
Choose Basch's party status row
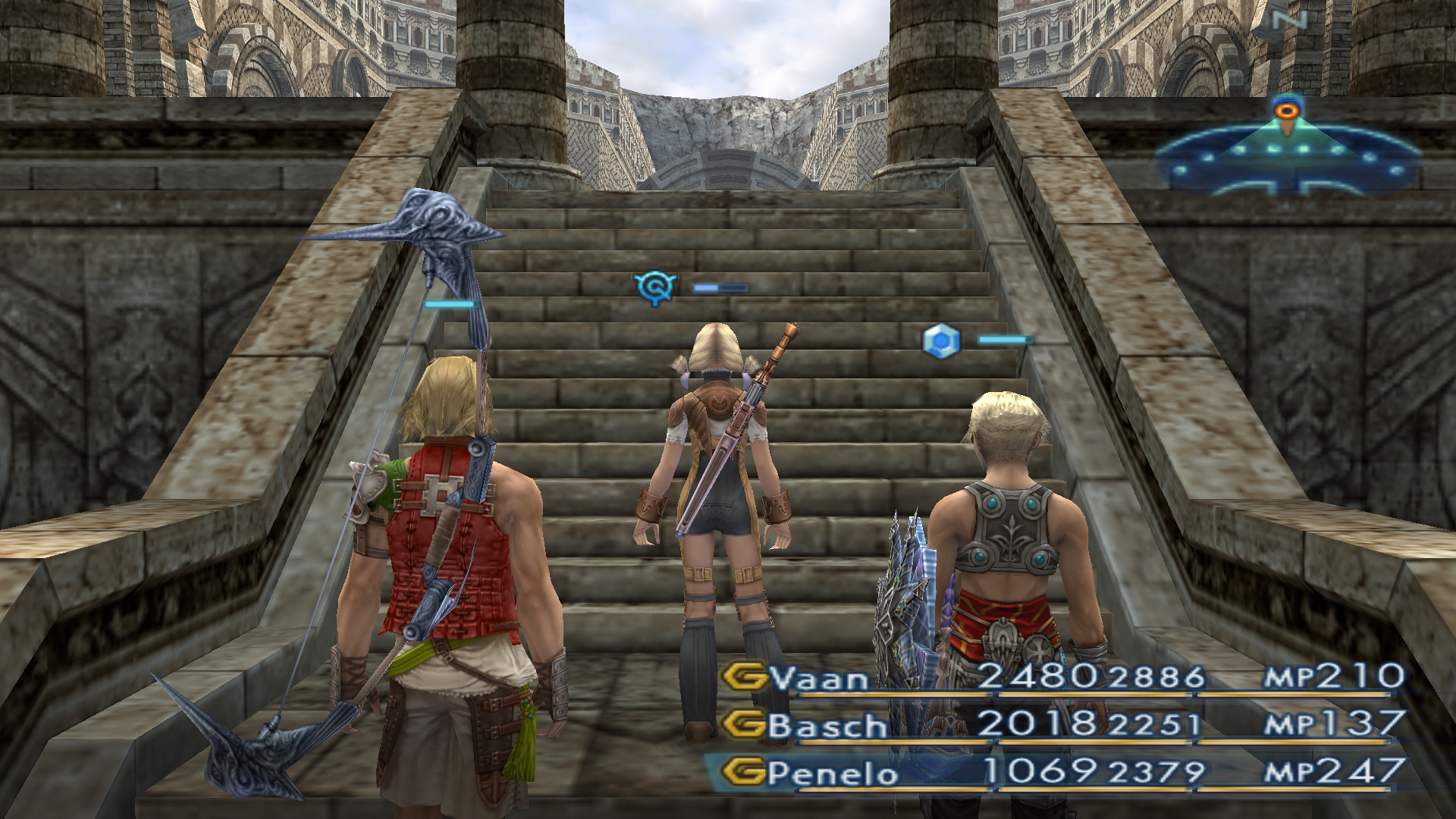[827, 726]
